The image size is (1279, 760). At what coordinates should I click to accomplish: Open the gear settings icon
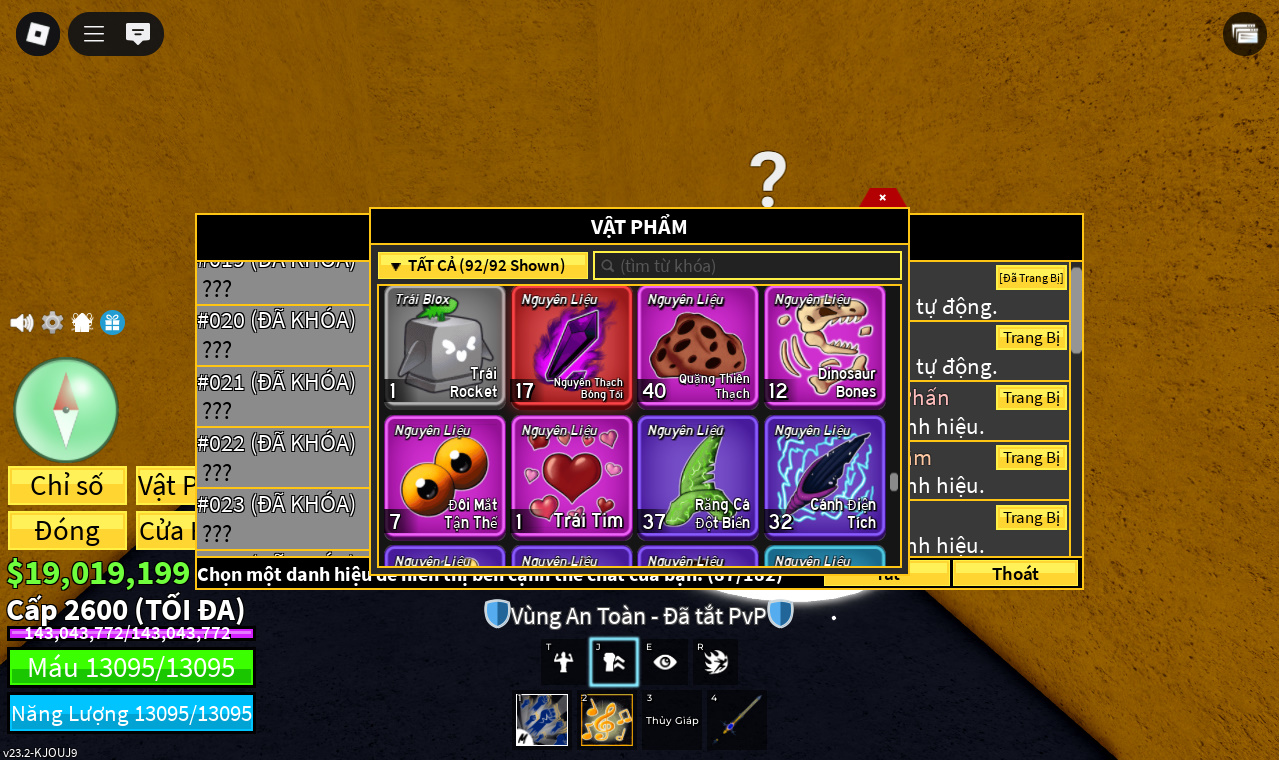52,323
